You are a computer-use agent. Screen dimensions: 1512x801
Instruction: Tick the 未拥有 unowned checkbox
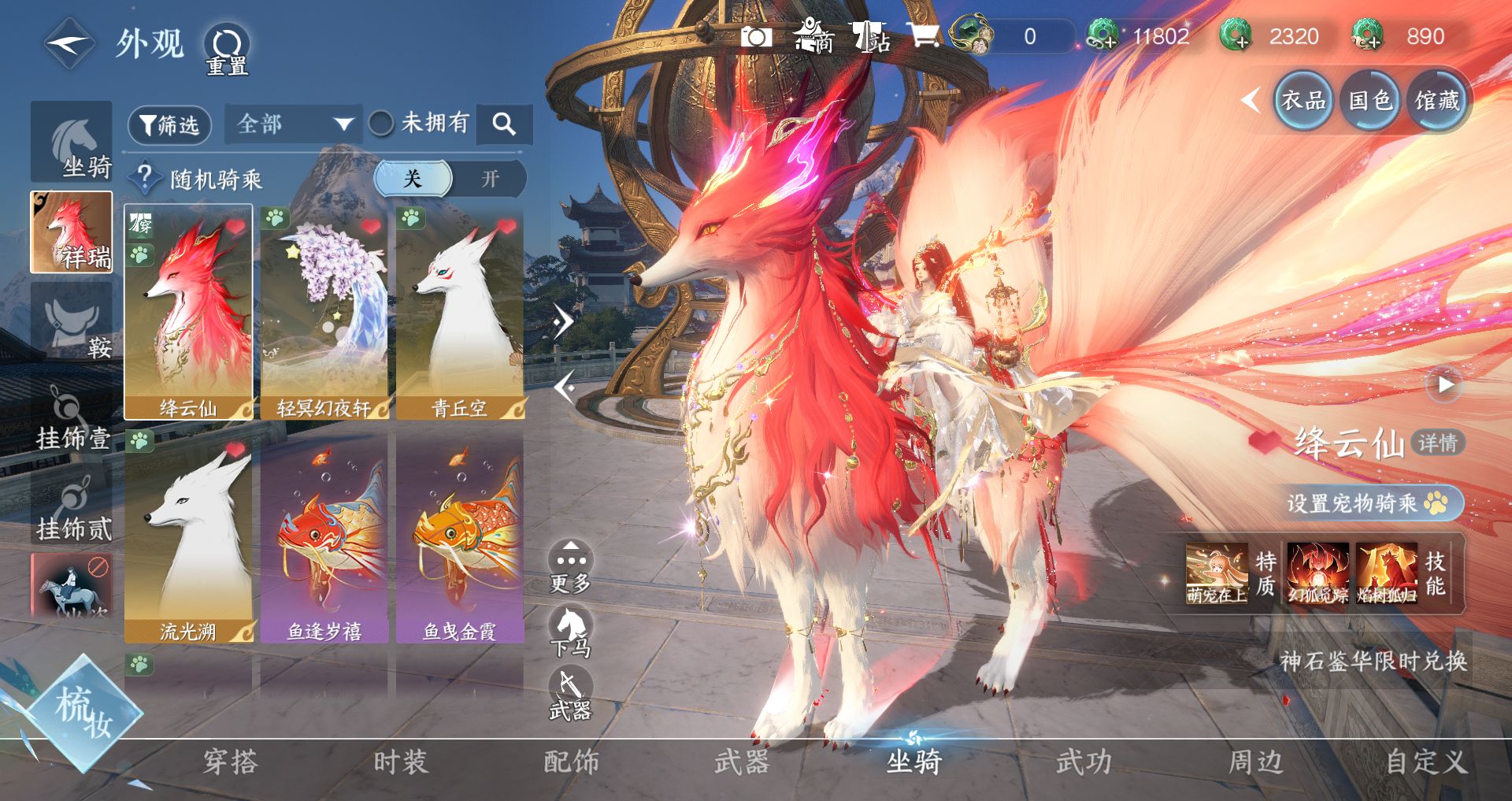382,123
